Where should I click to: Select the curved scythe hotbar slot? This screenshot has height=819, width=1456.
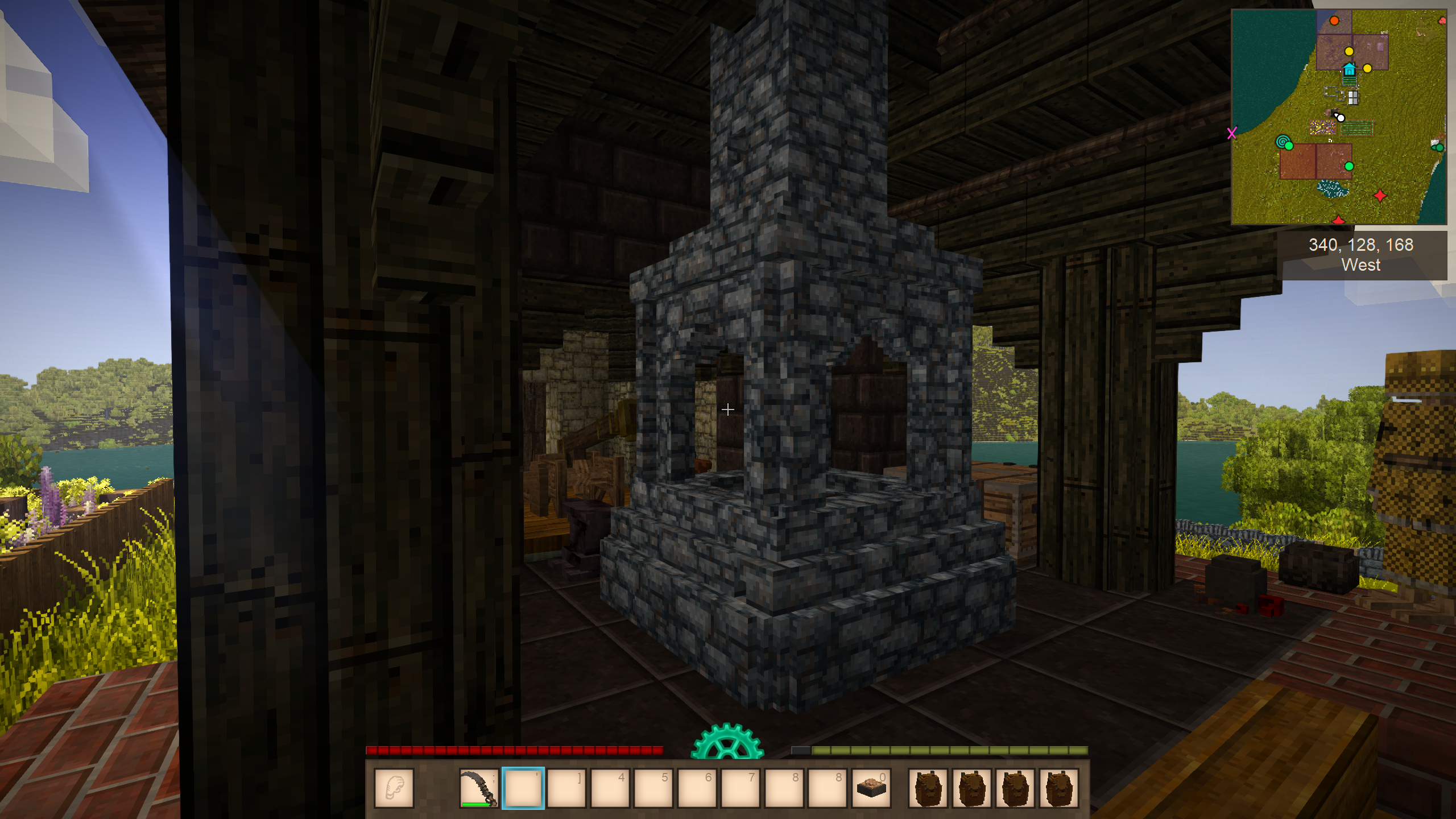(479, 788)
